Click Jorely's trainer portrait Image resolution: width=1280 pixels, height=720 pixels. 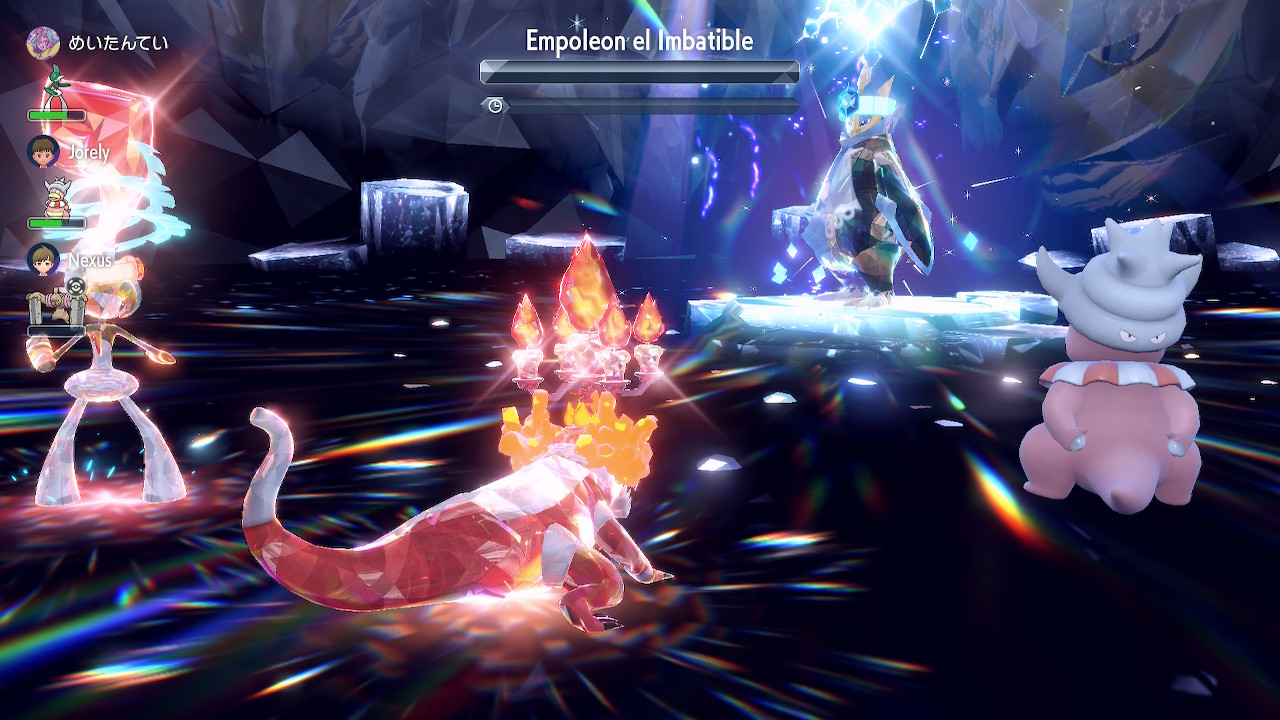pos(43,152)
